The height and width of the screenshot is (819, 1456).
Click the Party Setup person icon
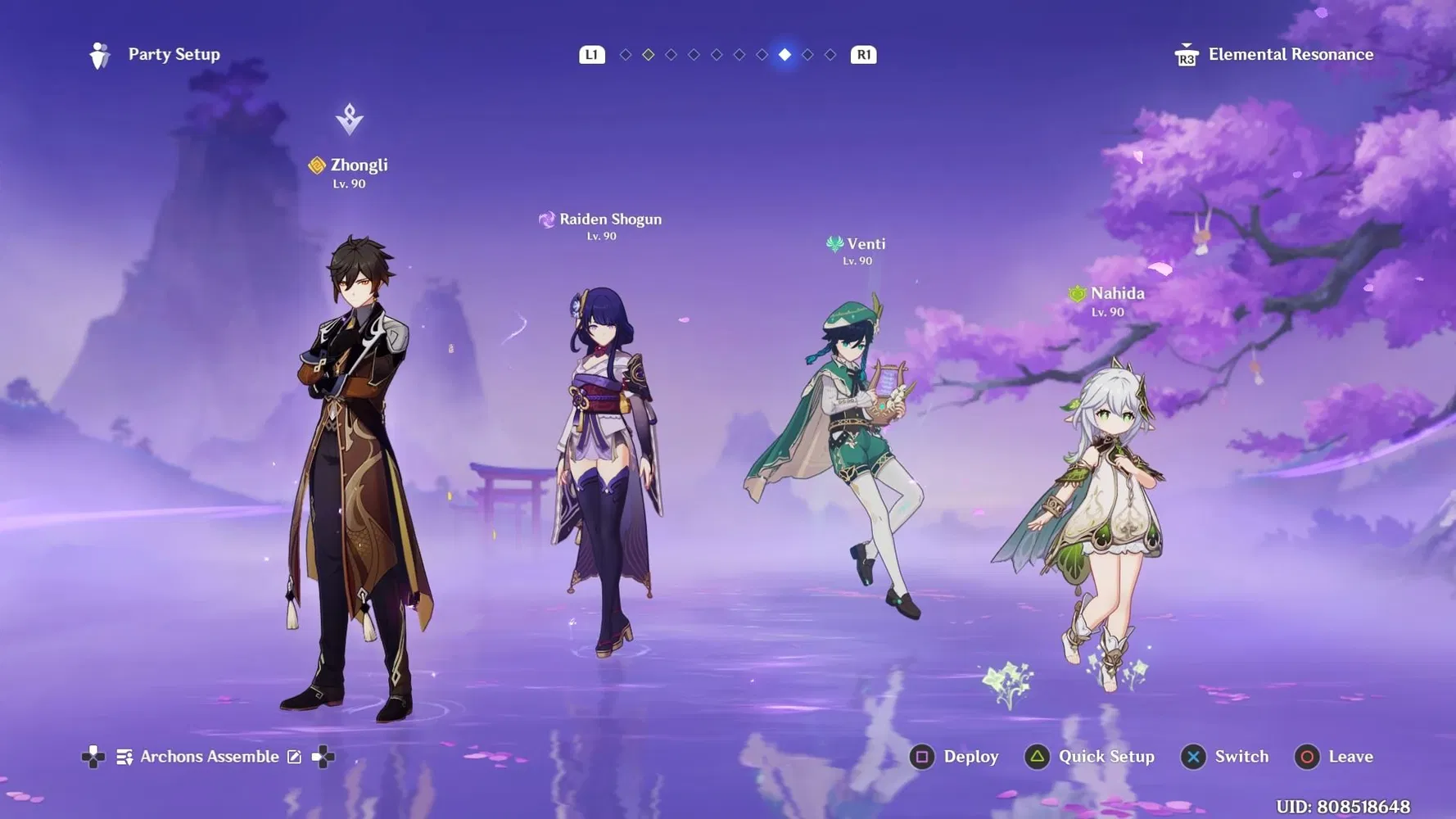point(100,54)
